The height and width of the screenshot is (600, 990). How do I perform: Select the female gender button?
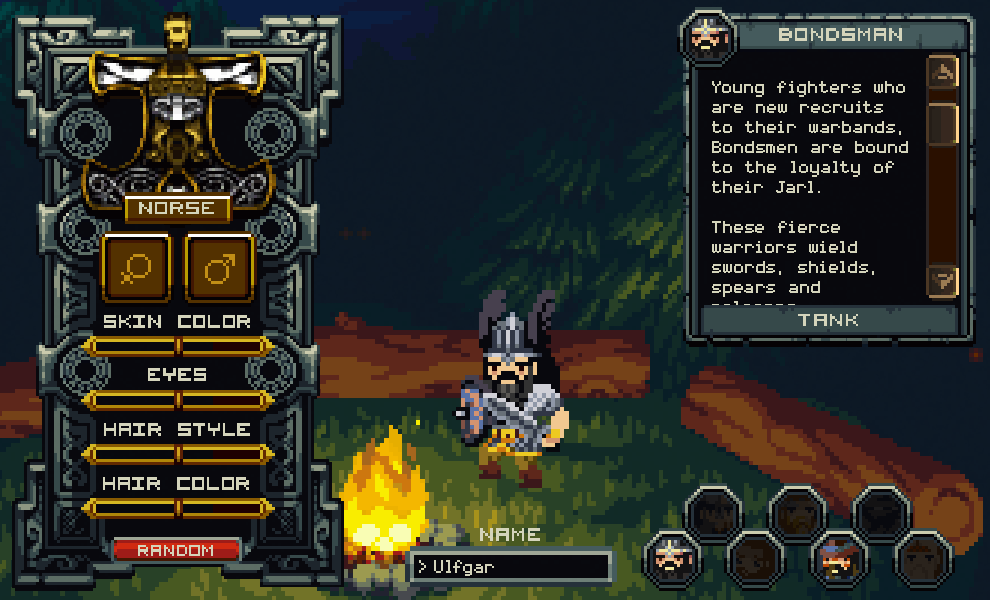(x=136, y=268)
